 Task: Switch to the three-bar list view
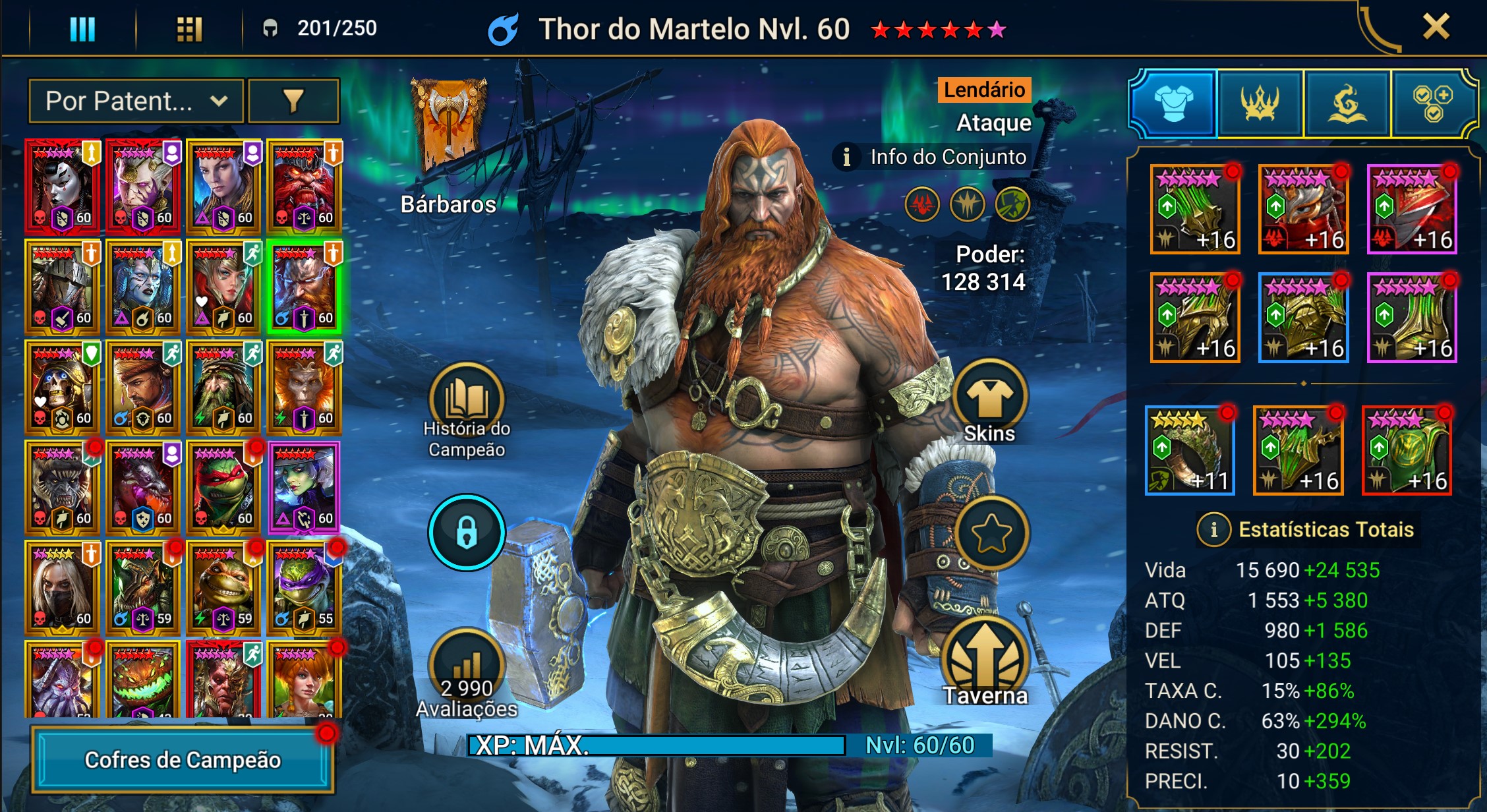pos(82,29)
